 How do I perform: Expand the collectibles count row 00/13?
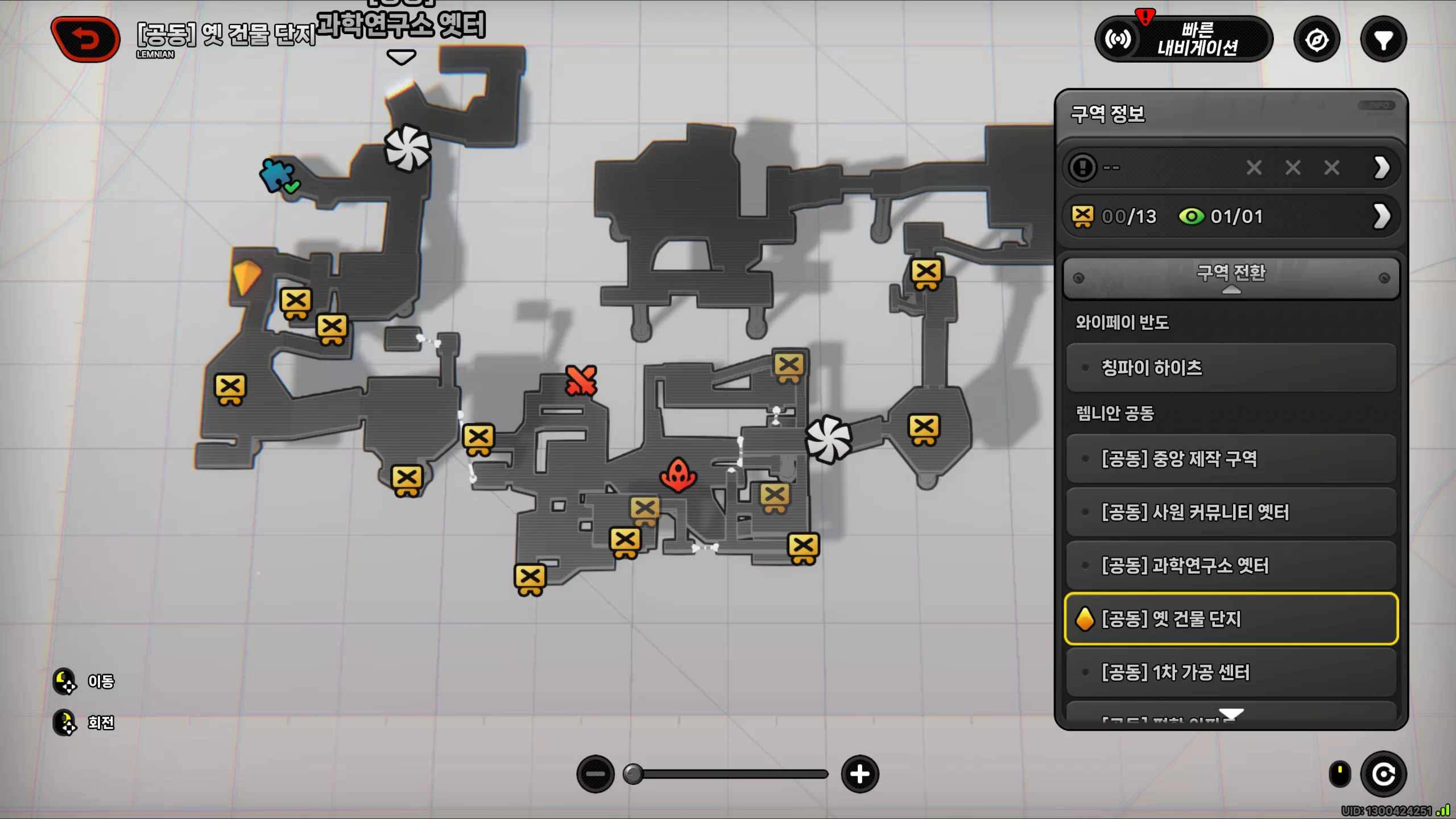tap(1231, 216)
